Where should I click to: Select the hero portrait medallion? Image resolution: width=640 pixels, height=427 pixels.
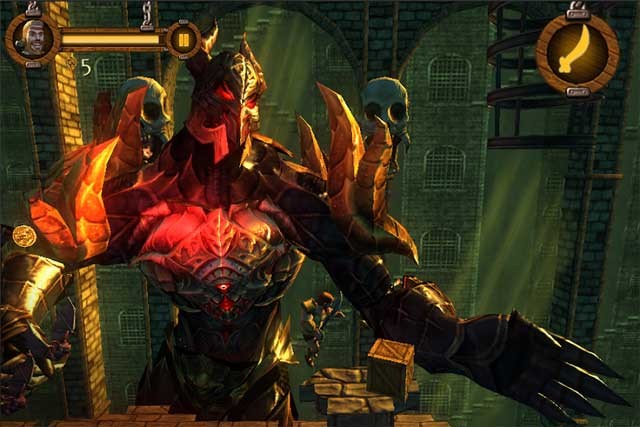pos(32,39)
